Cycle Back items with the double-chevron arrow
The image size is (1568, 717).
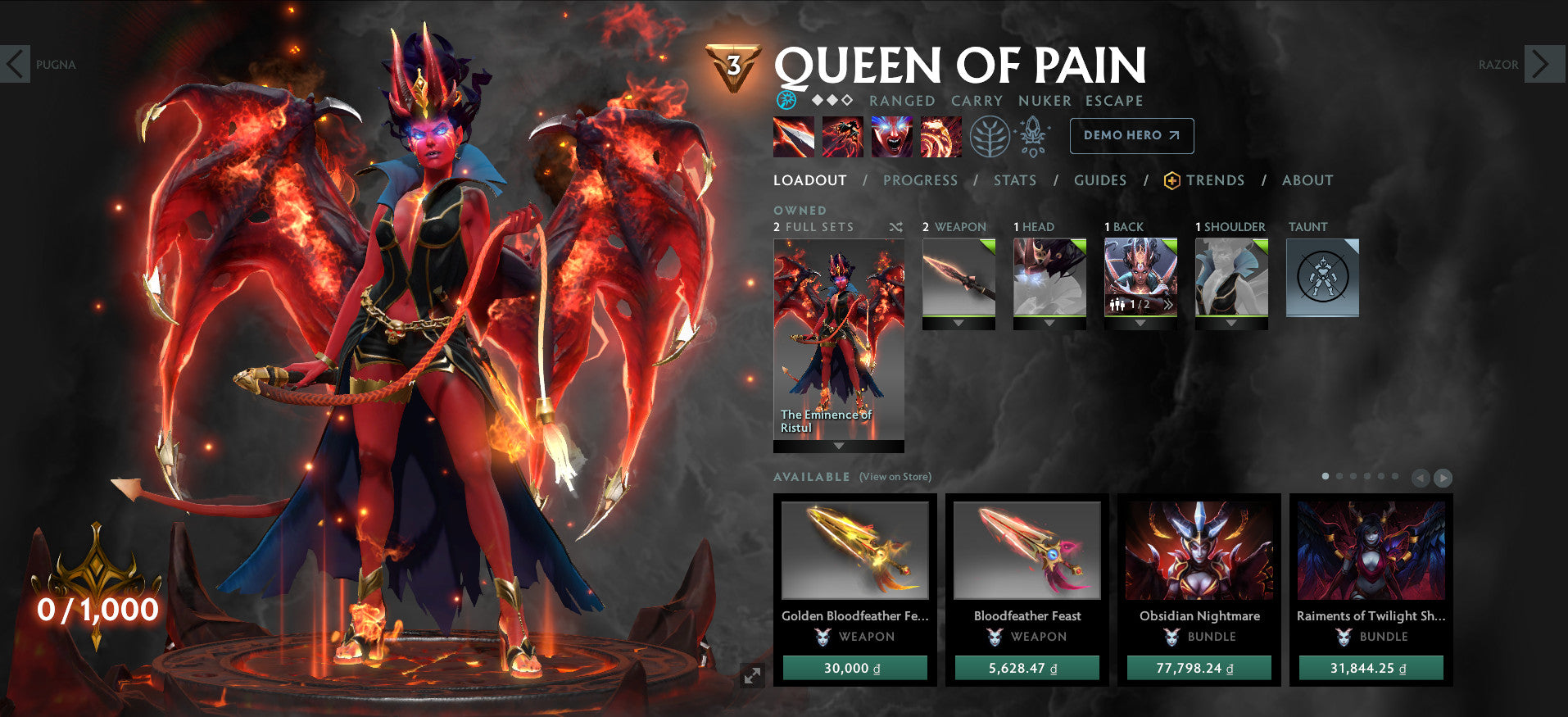[x=1170, y=305]
